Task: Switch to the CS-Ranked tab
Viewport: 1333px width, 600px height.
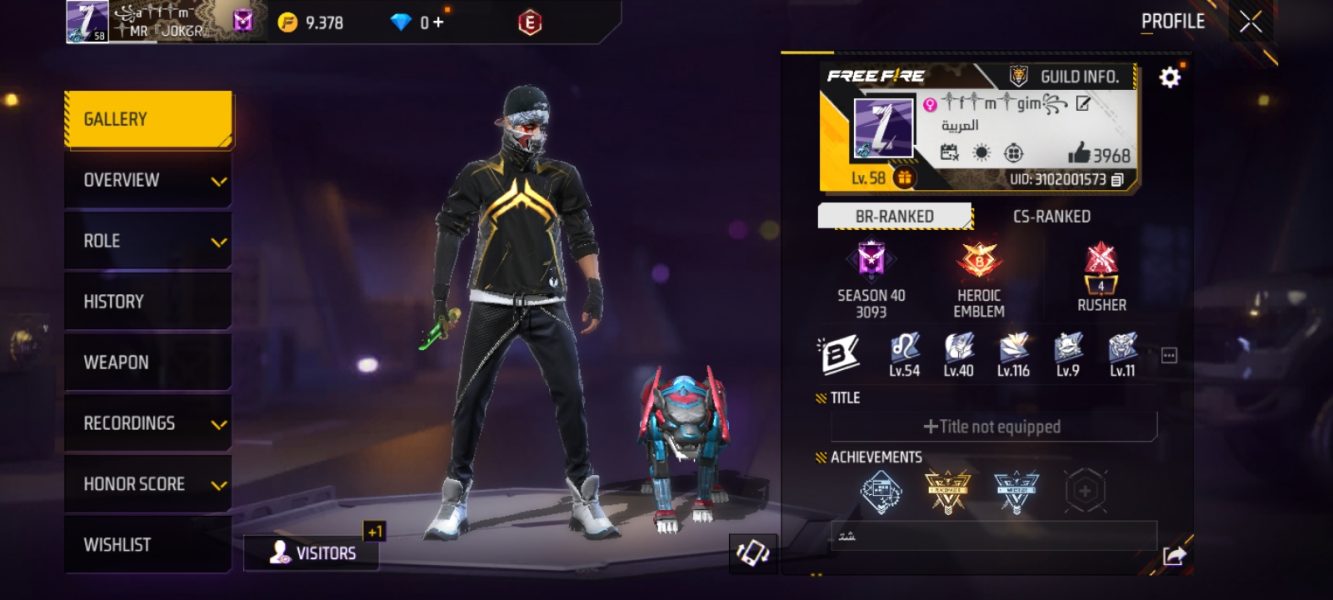Action: (1051, 216)
